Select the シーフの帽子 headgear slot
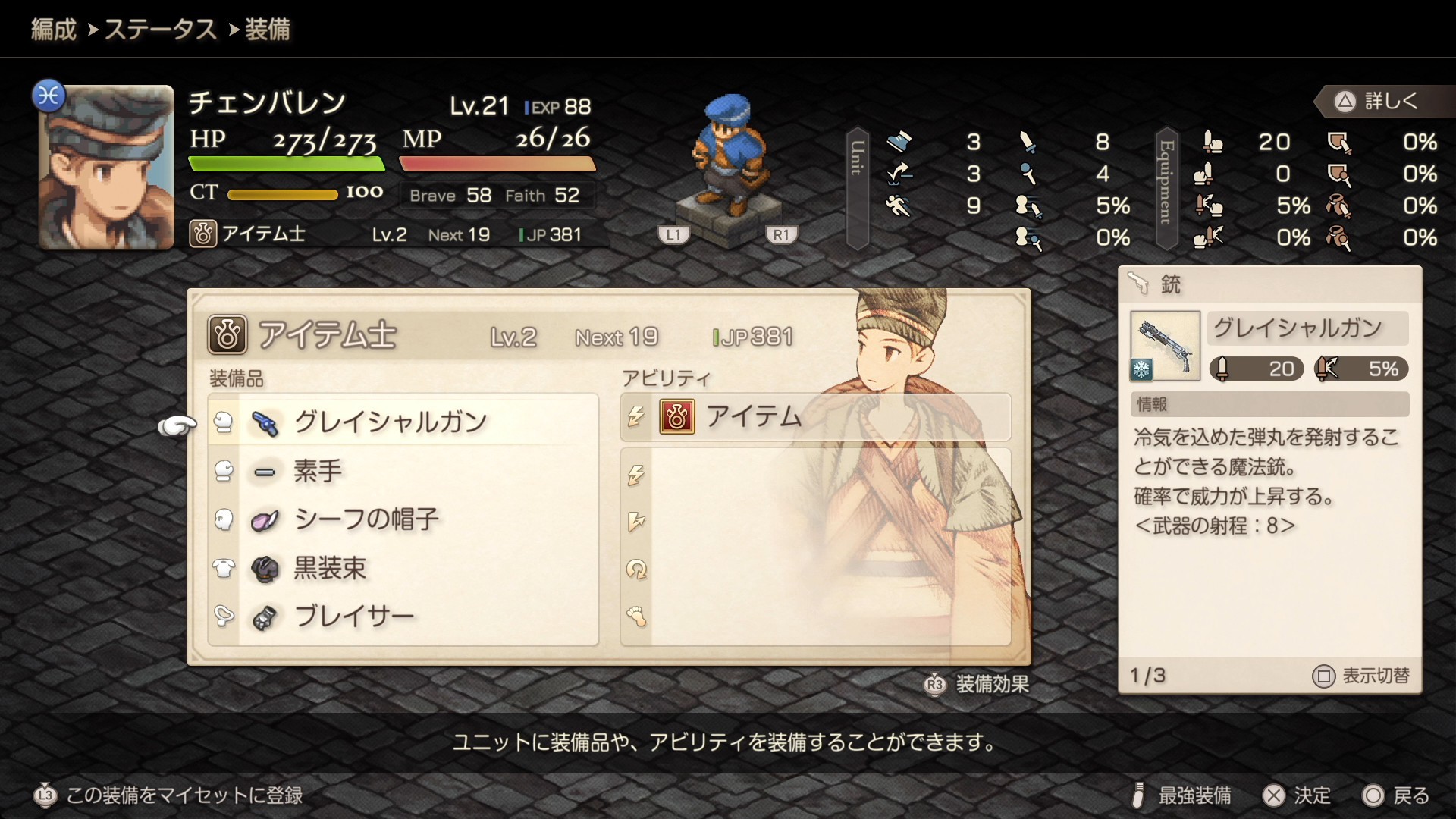 click(403, 519)
